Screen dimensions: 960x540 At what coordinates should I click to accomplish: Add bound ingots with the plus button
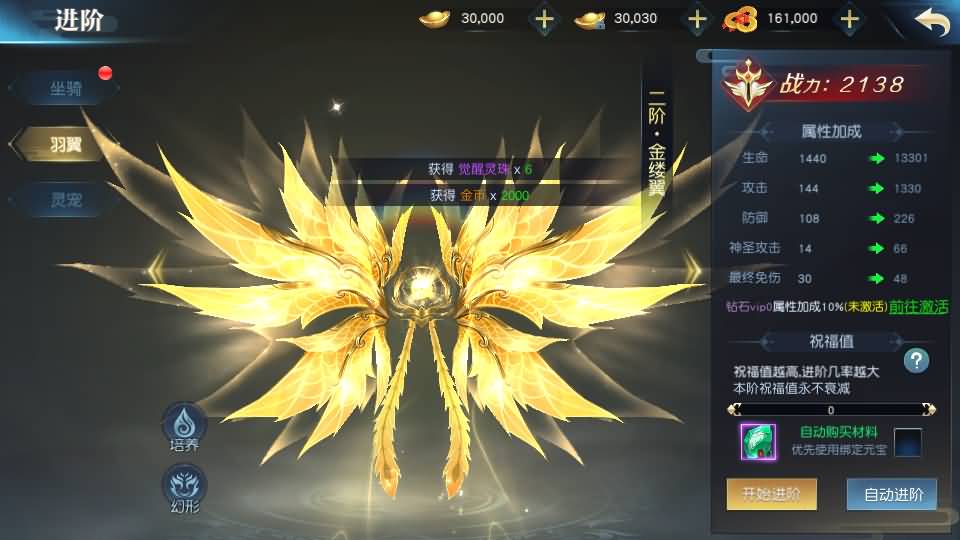click(697, 19)
